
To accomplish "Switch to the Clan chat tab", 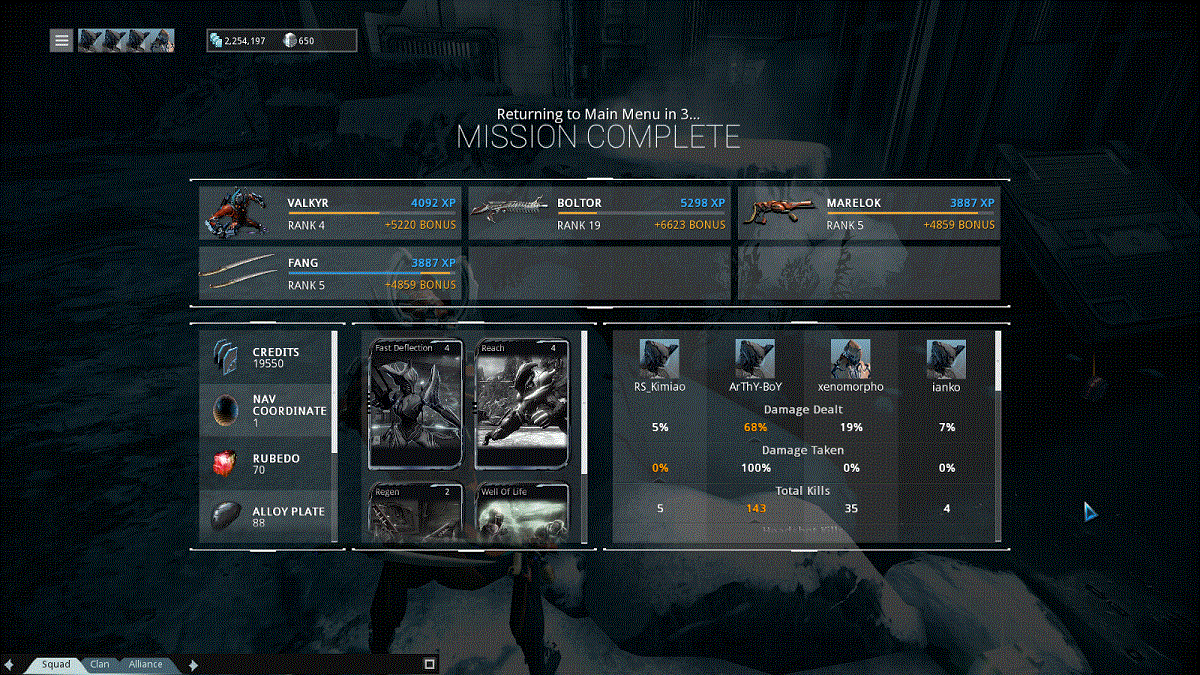I will click(100, 664).
